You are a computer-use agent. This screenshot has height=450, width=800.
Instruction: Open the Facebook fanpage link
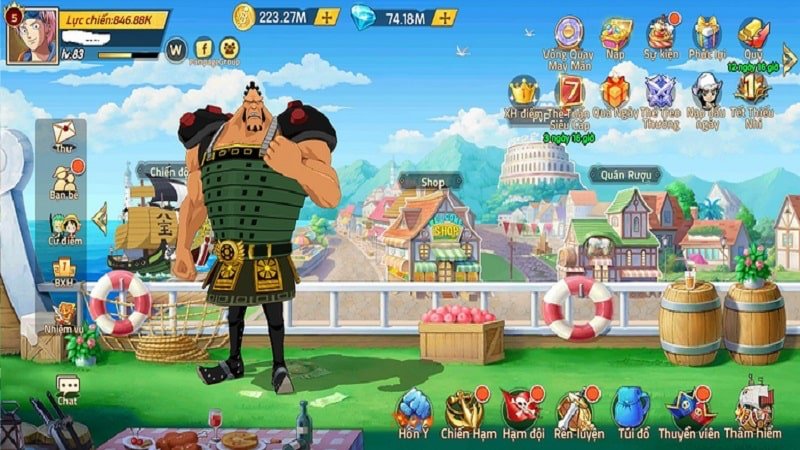(203, 47)
